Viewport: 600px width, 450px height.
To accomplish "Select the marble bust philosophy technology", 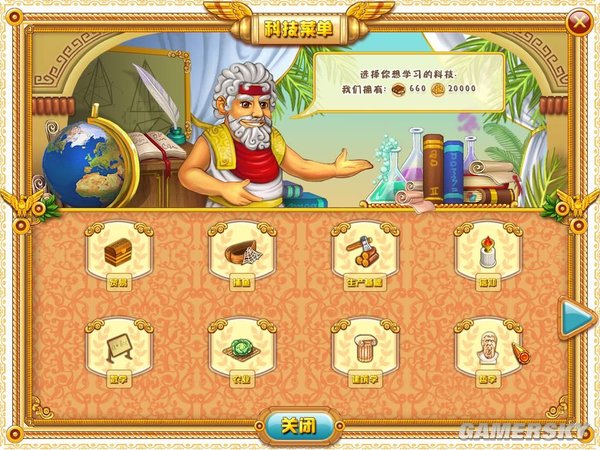I will coord(488,347).
